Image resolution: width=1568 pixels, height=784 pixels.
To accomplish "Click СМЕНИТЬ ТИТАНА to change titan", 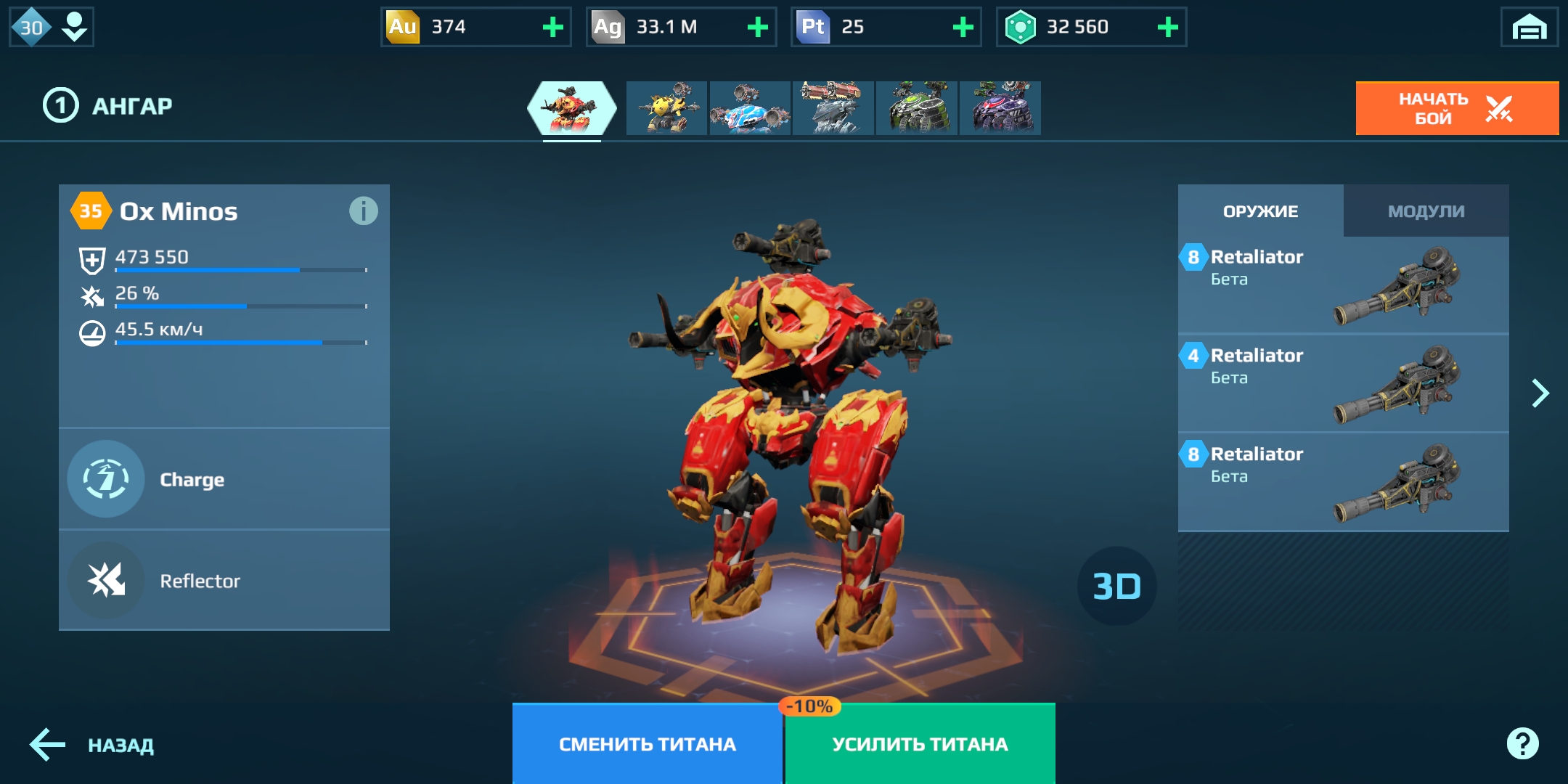I will [647, 744].
